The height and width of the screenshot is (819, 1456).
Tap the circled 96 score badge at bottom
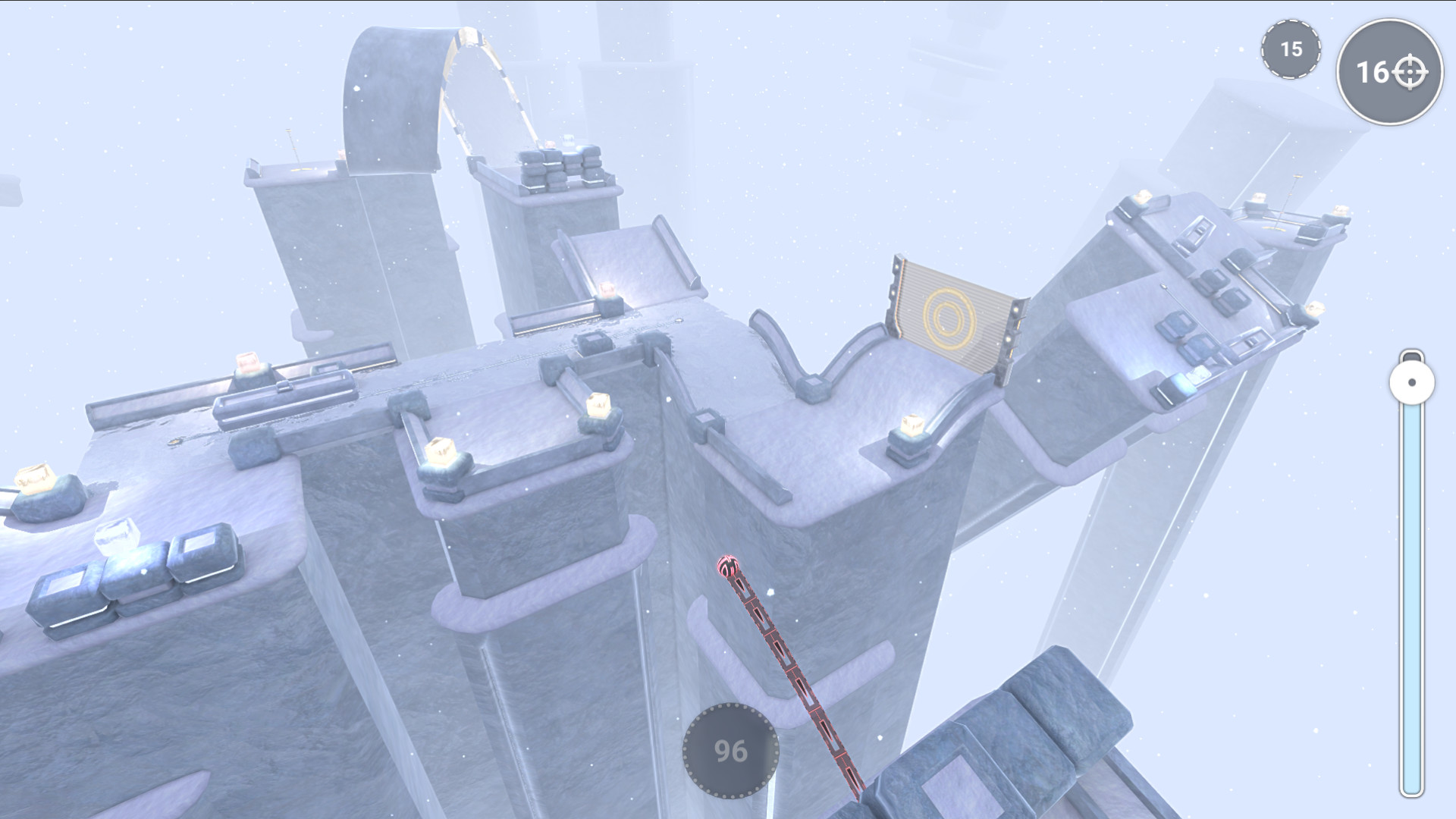(x=730, y=752)
